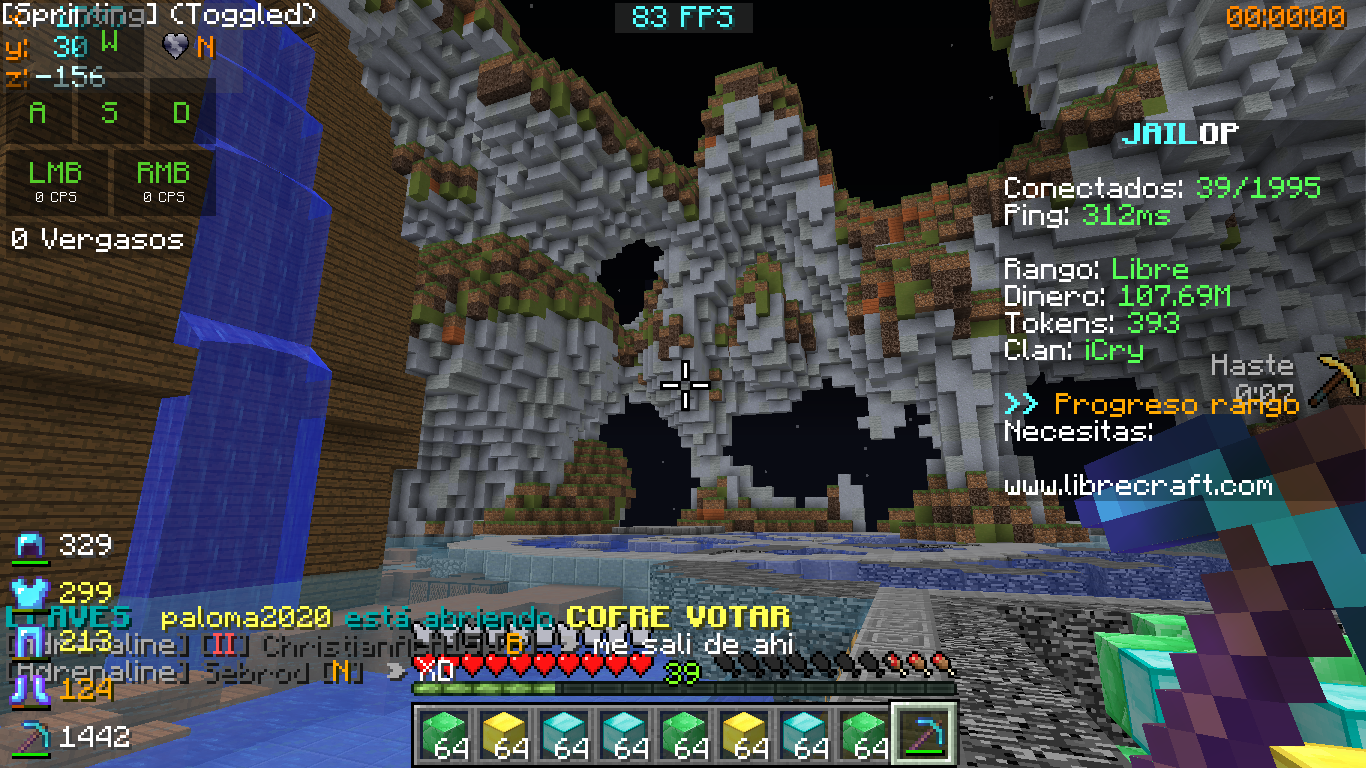
Task: Open the www.librecraft.com scoreboard link
Action: [x=1138, y=487]
